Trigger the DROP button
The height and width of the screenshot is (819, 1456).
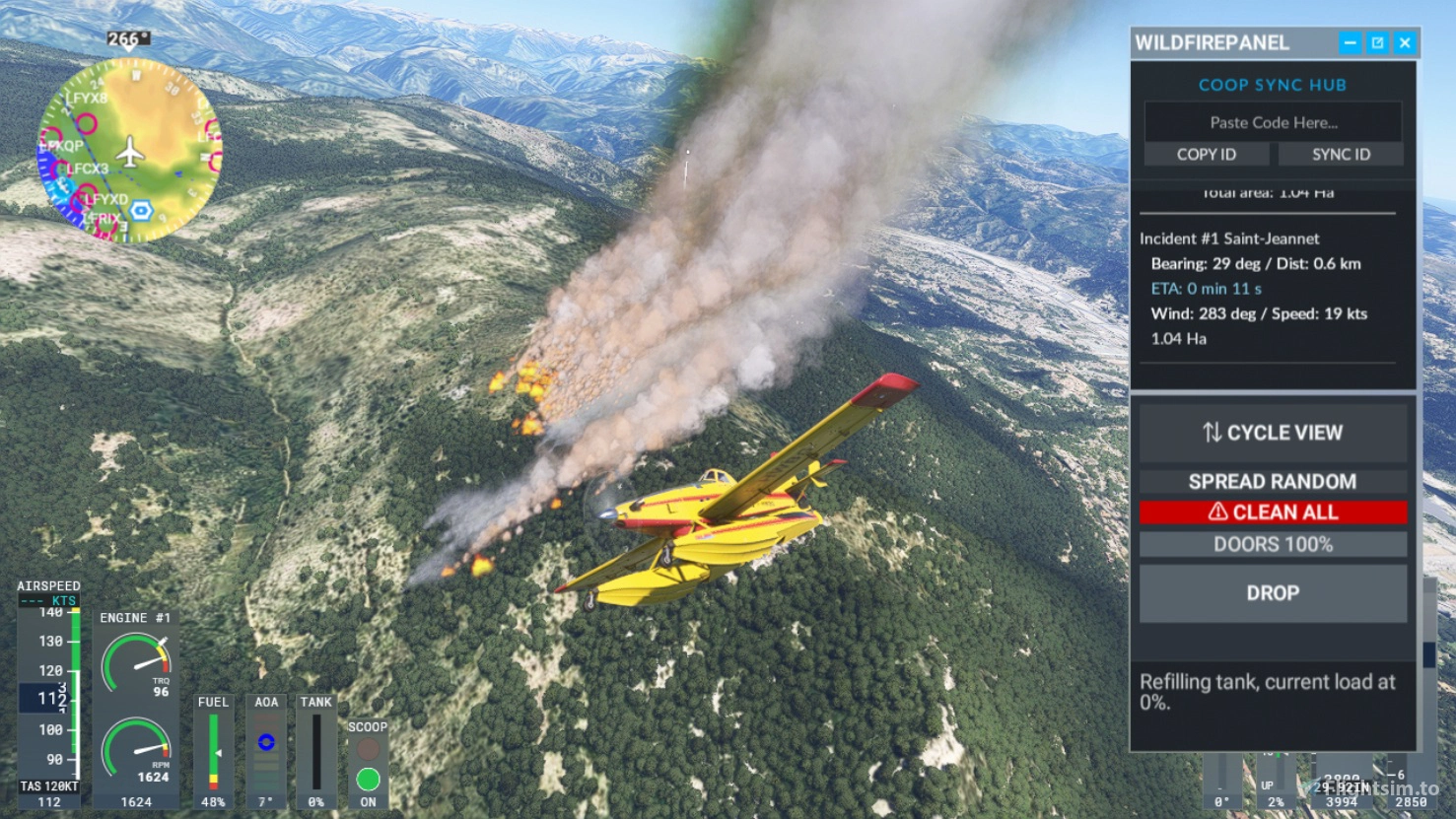tap(1273, 593)
